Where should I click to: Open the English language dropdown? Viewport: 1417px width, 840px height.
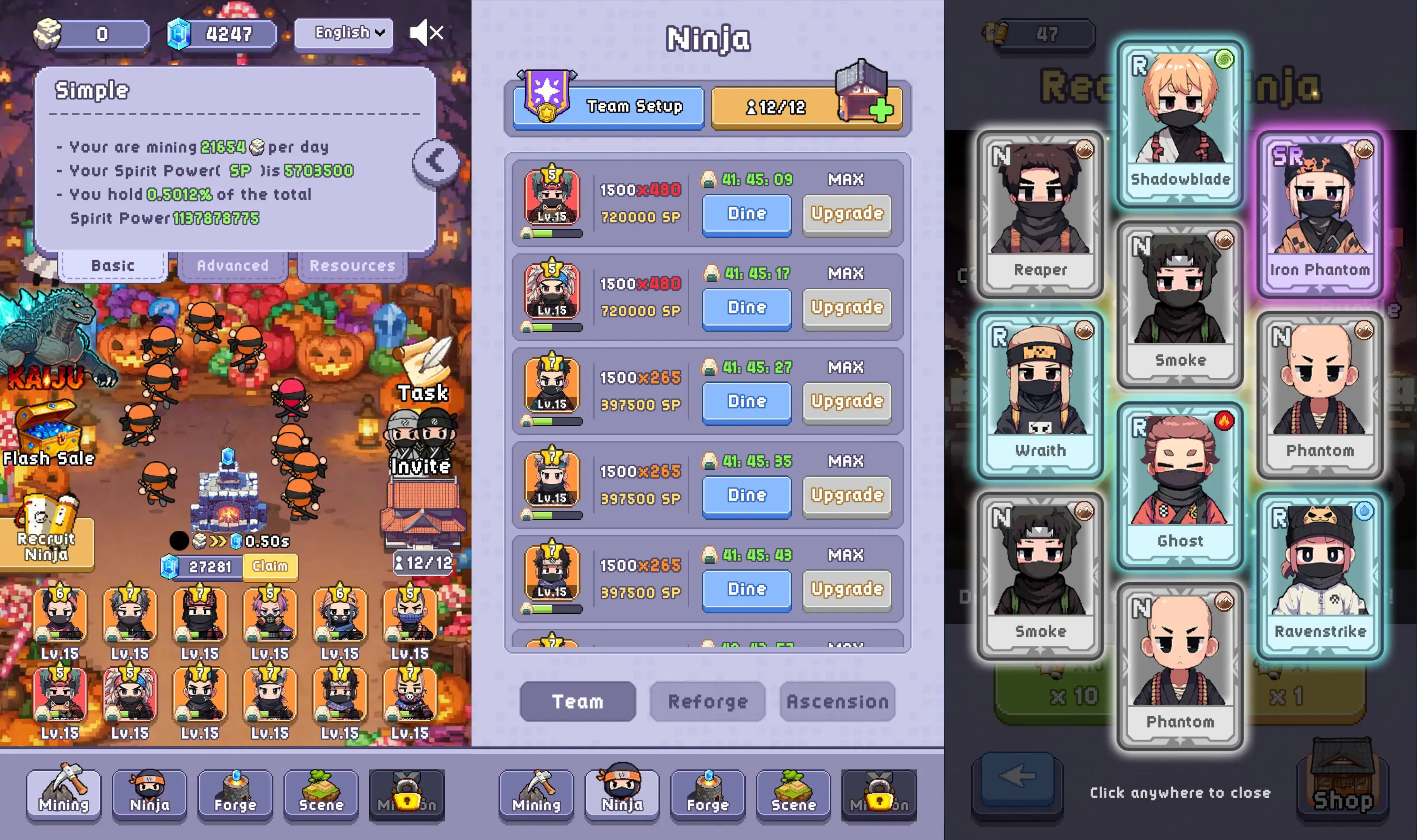[344, 33]
